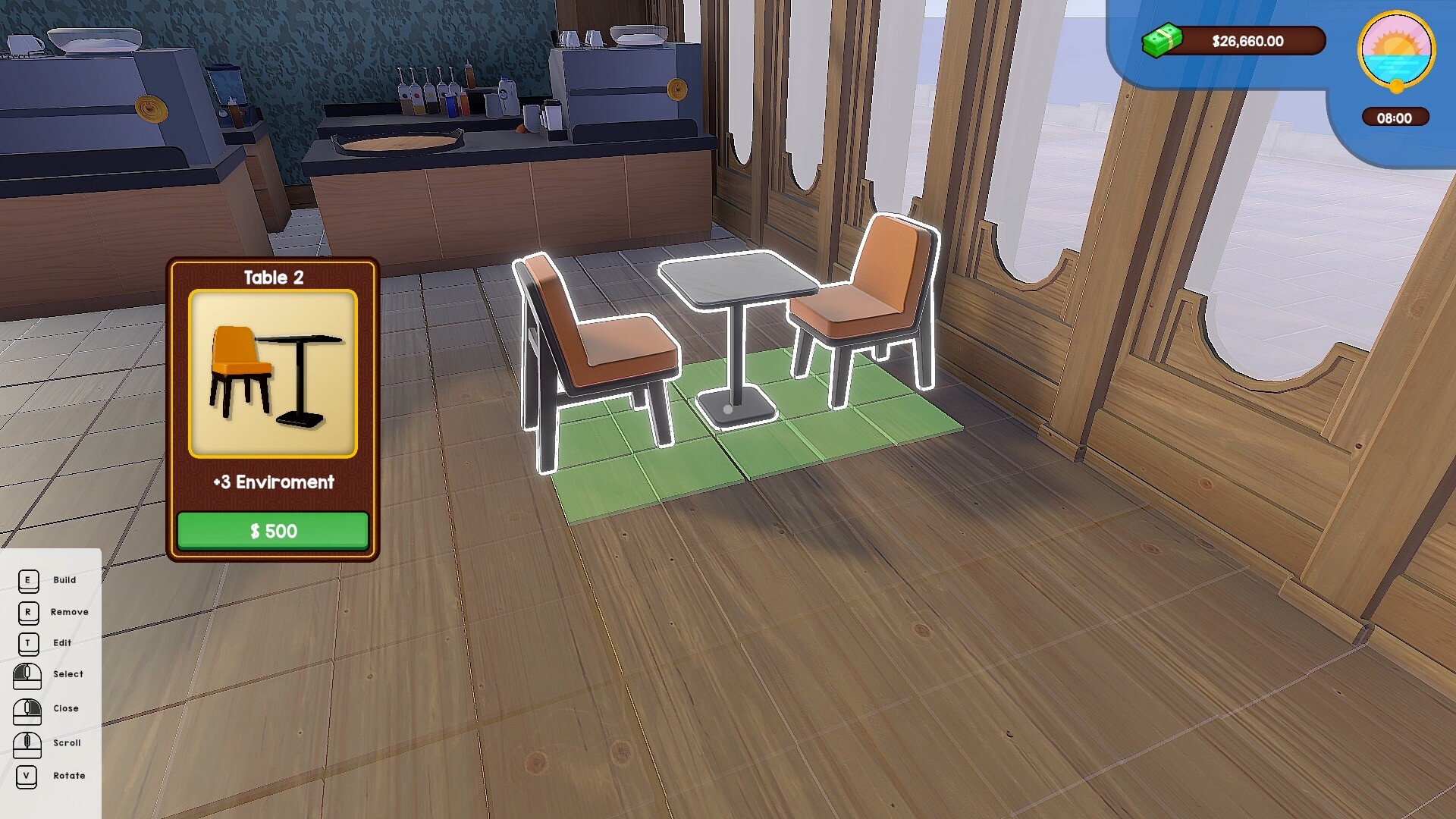The height and width of the screenshot is (819, 1456).
Task: Expand the Table 2 item card
Action: [x=272, y=409]
